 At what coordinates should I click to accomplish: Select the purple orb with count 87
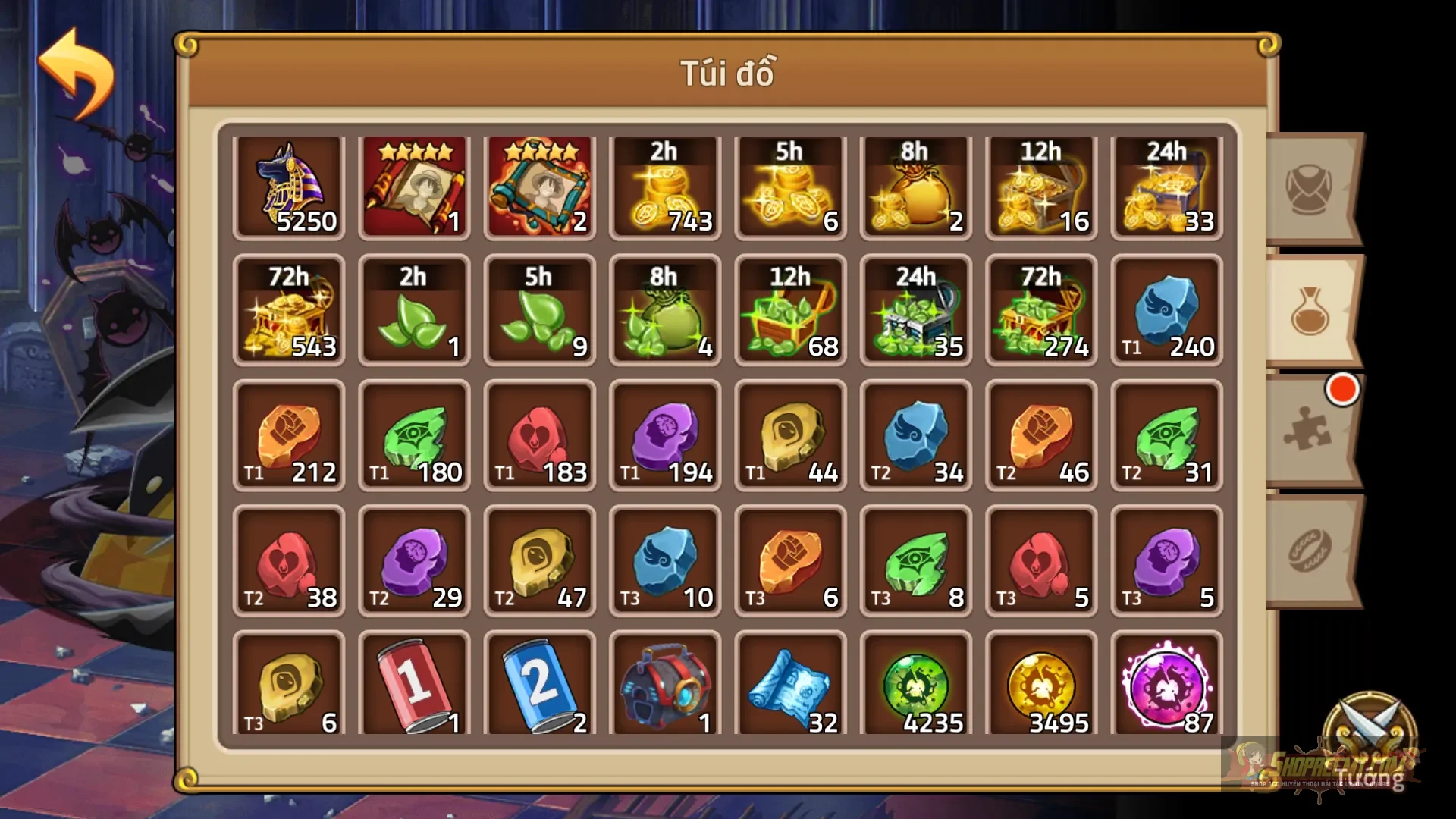(x=1166, y=686)
